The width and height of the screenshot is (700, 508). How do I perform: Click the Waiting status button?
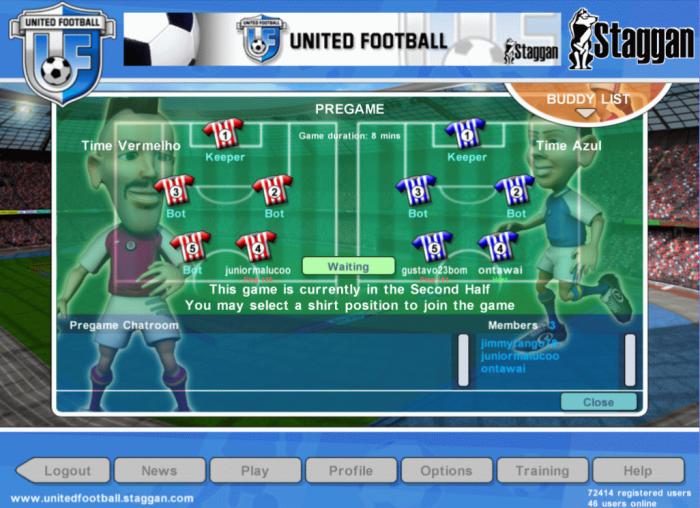(348, 267)
